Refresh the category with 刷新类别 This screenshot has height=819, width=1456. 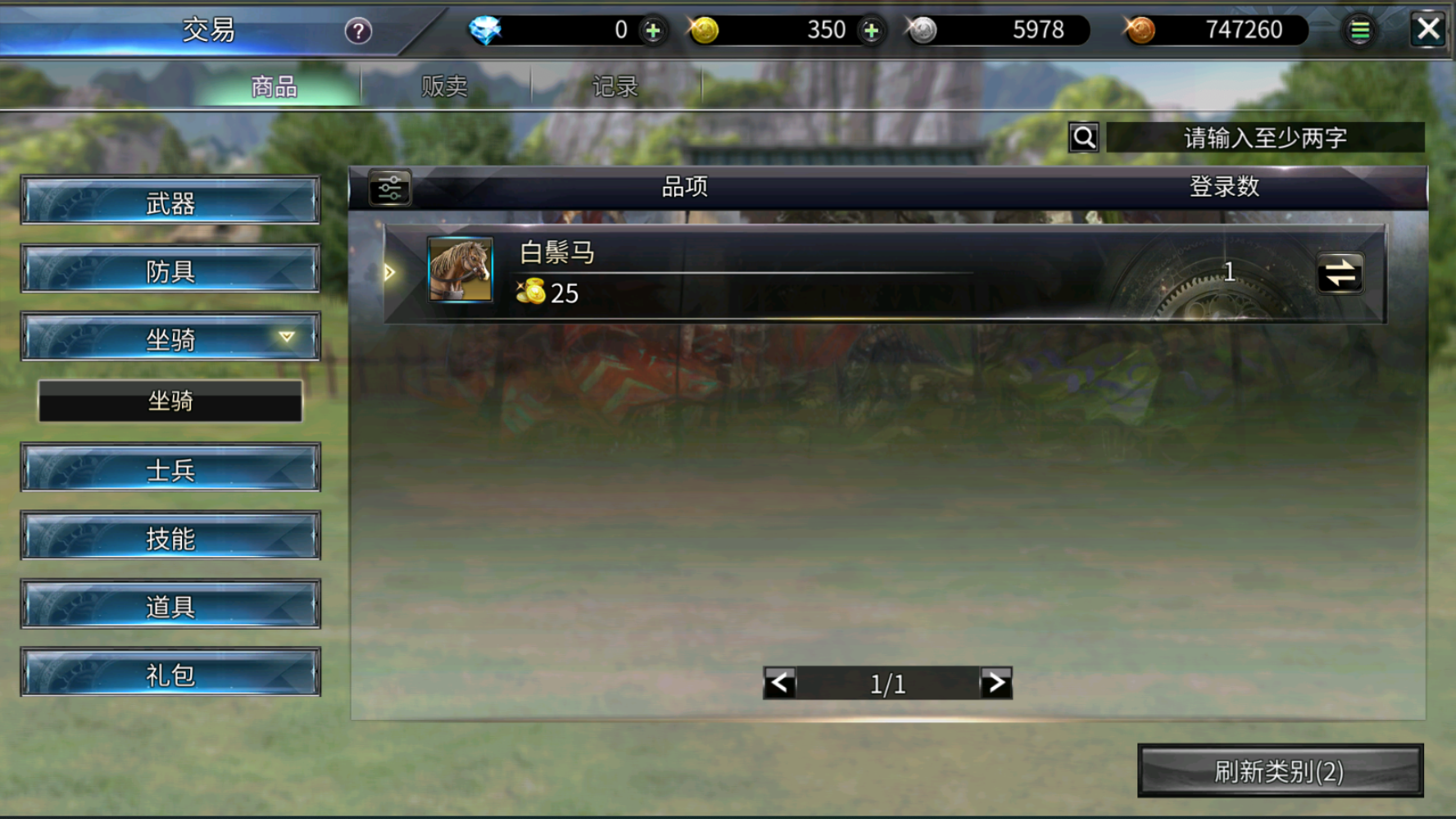coord(1280,771)
